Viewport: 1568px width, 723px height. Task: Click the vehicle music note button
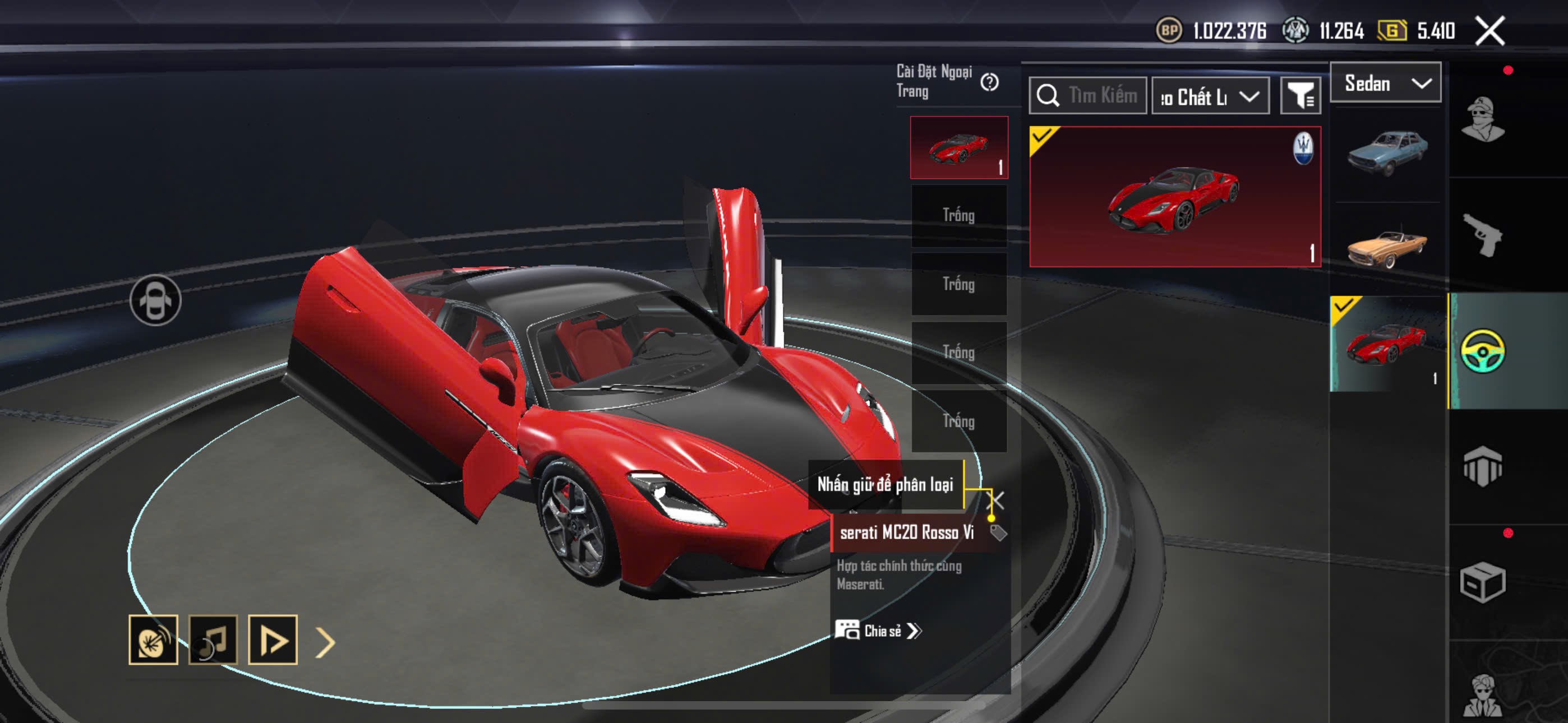(x=213, y=639)
